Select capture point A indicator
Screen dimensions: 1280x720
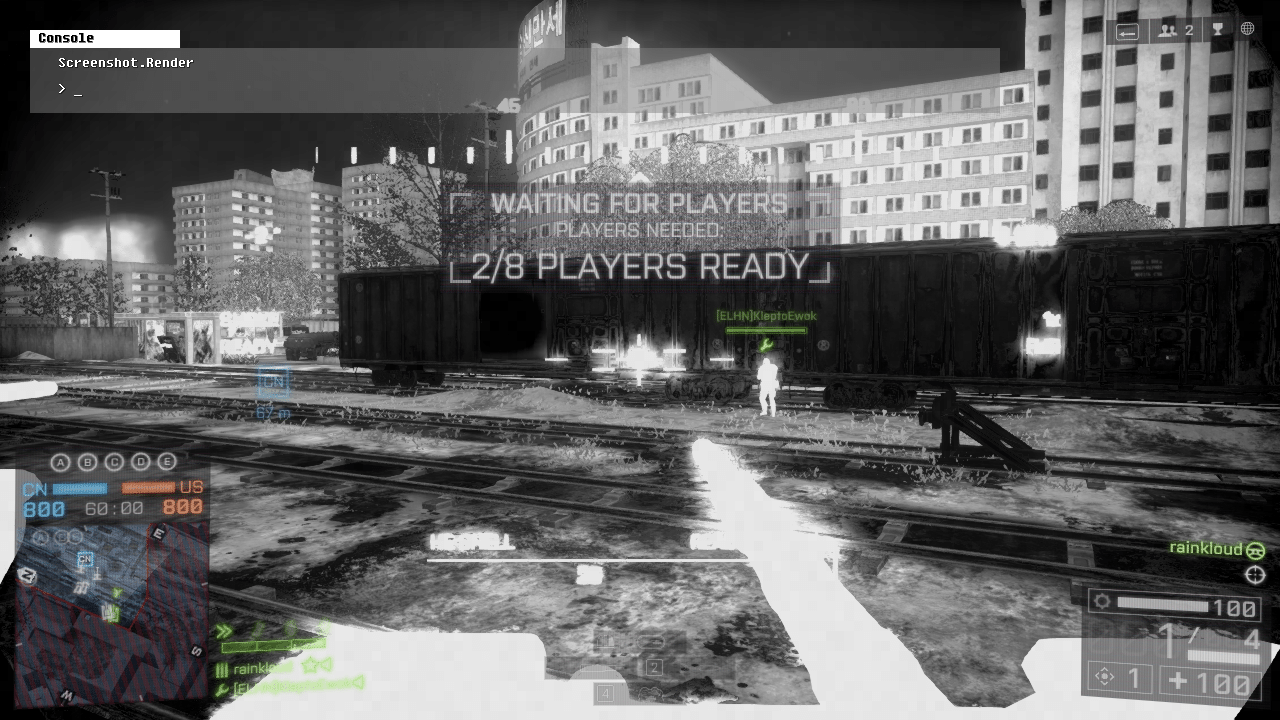pos(61,462)
